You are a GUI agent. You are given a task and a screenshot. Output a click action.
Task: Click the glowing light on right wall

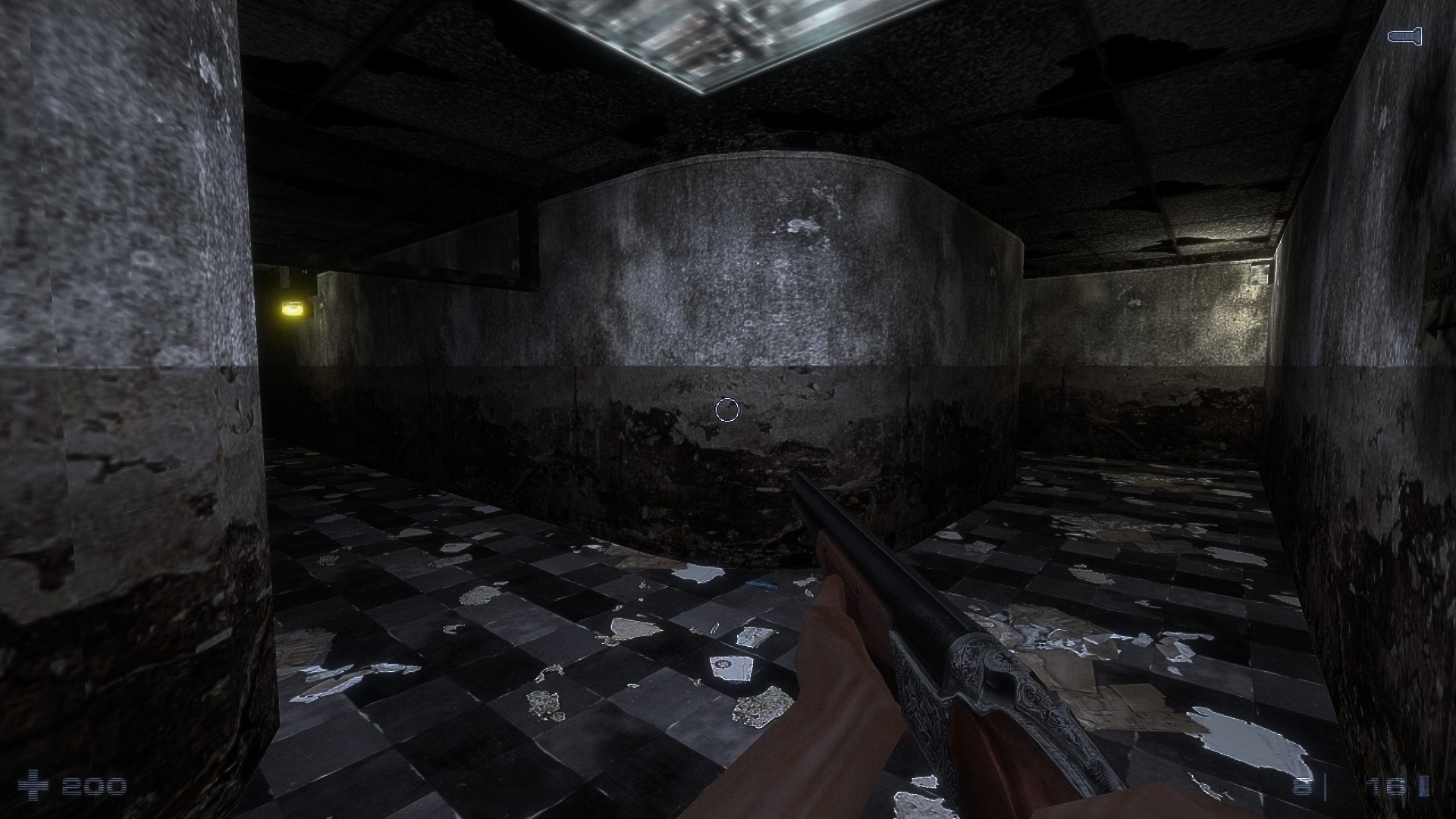(1251, 281)
